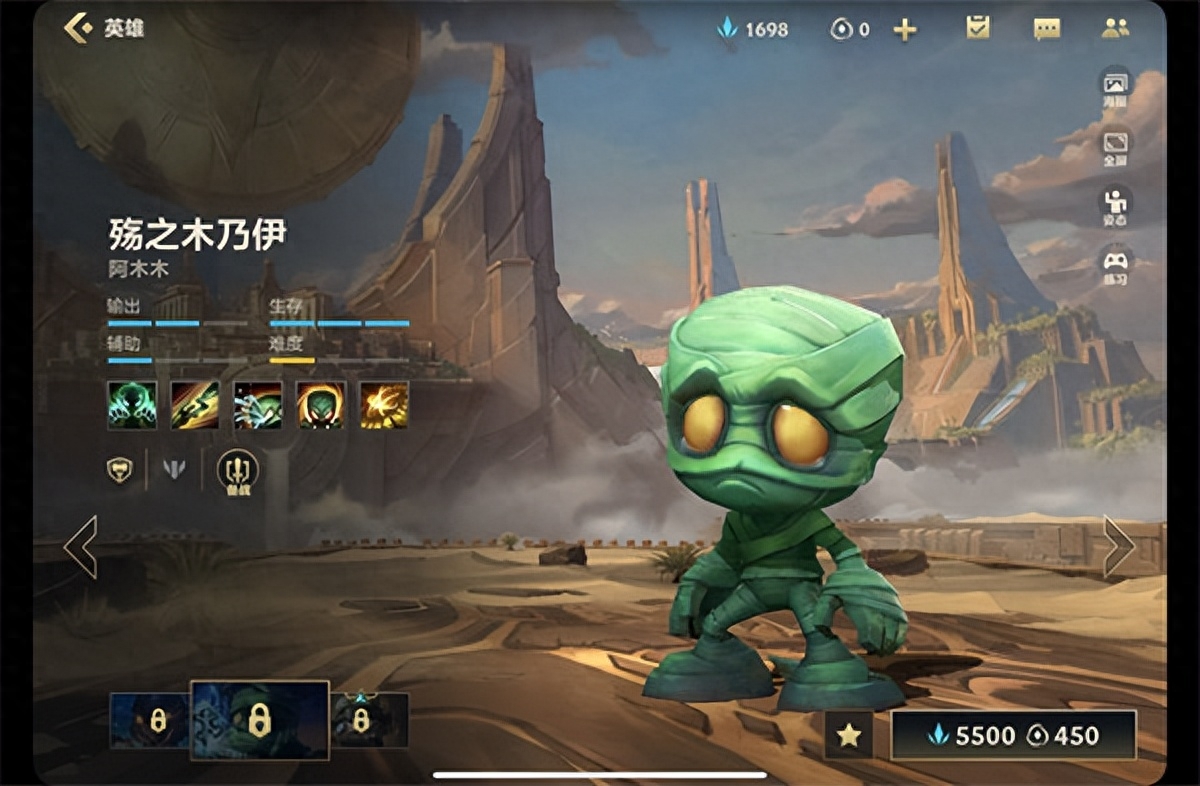Open the missions clipboard icon
This screenshot has width=1200, height=786.
click(977, 28)
